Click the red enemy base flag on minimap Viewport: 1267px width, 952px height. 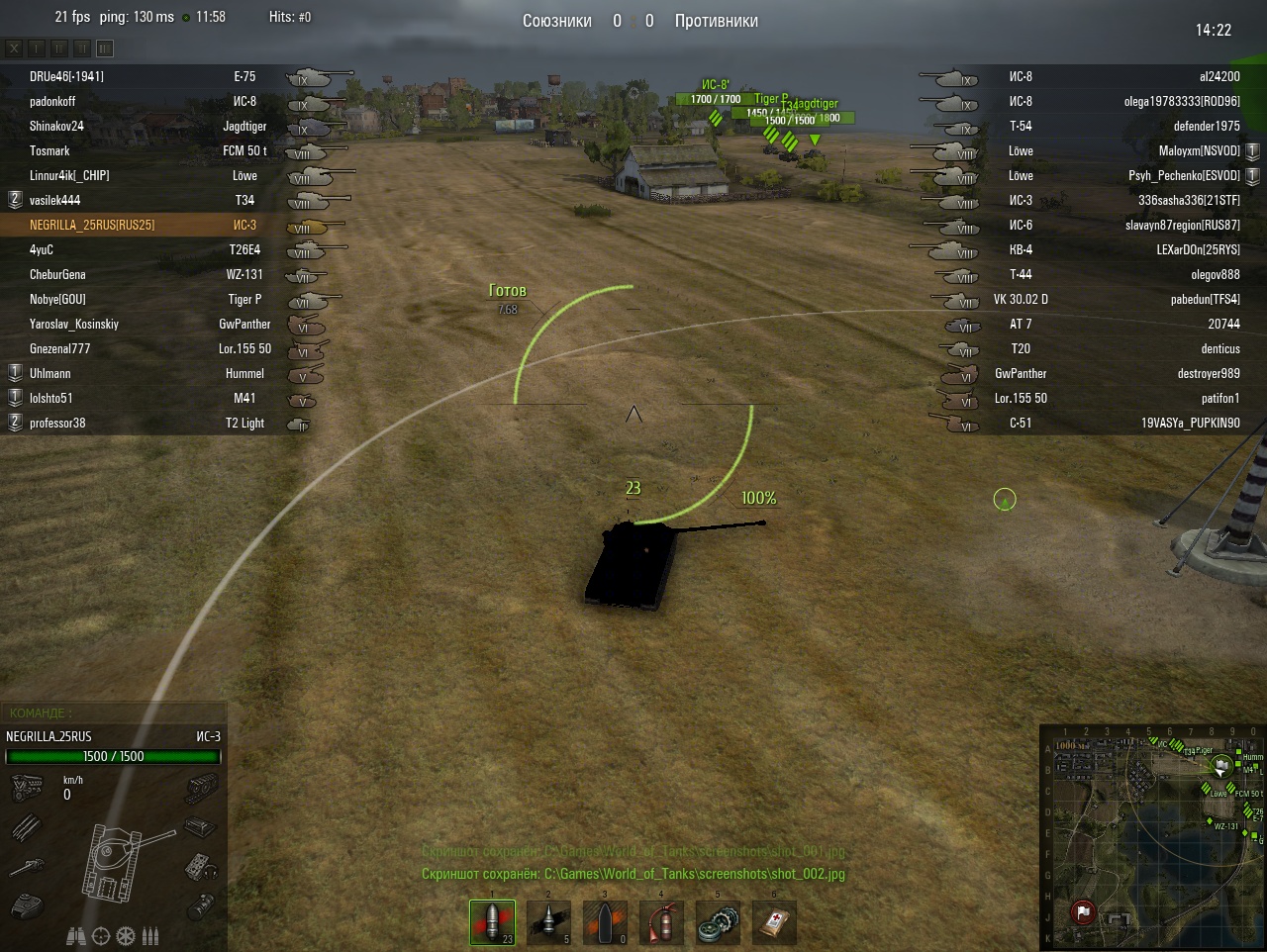(x=1083, y=911)
